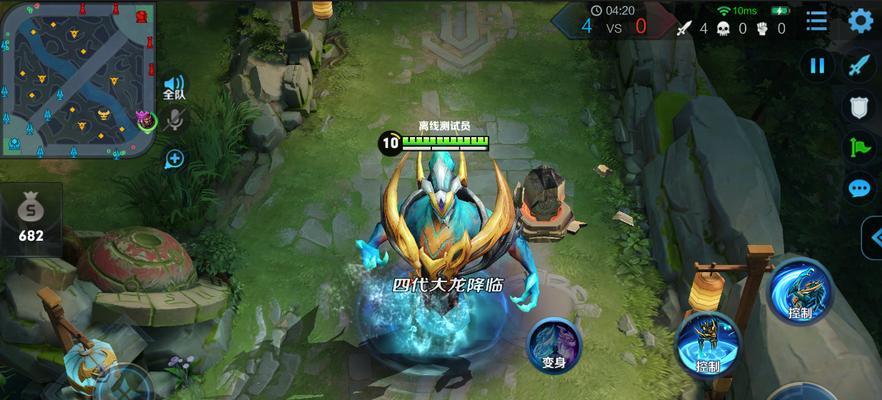Use the upper 控制 wave skill
This screenshot has height=400, width=882.
(x=800, y=291)
